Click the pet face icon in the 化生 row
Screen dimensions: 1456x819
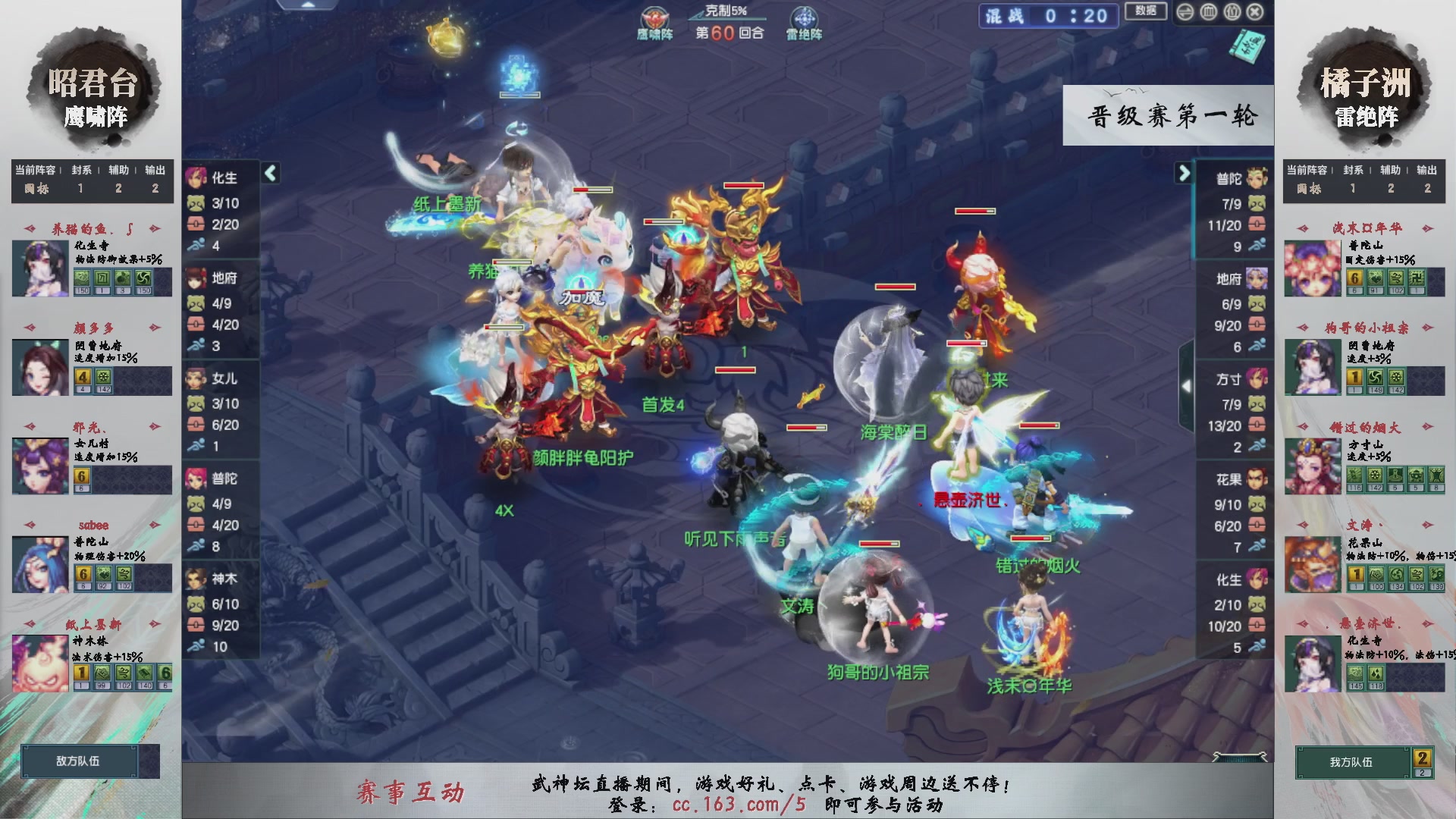click(x=196, y=203)
